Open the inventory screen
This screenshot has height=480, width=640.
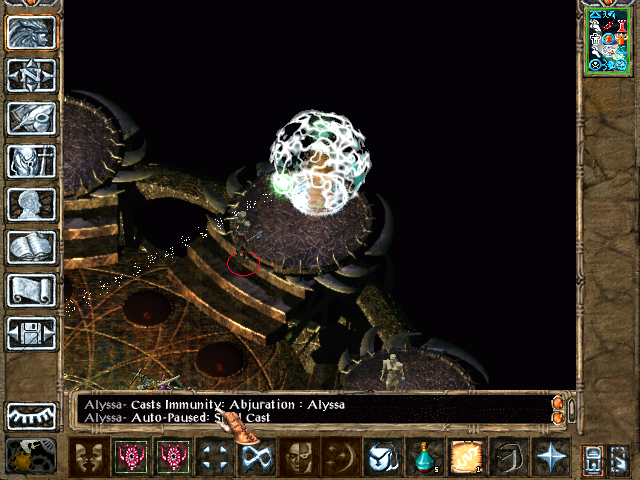click(31, 161)
